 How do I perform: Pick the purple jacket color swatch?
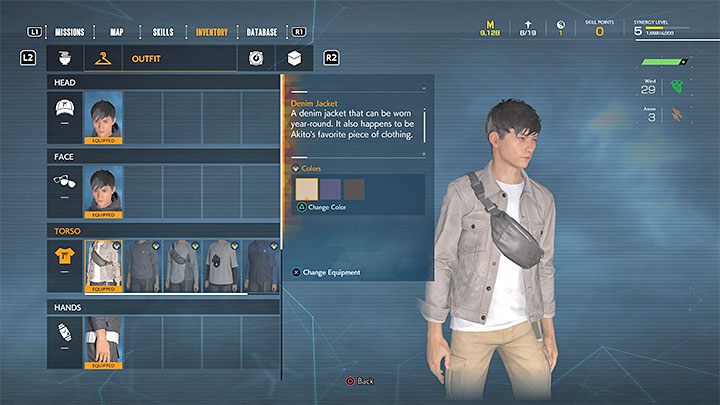point(331,189)
